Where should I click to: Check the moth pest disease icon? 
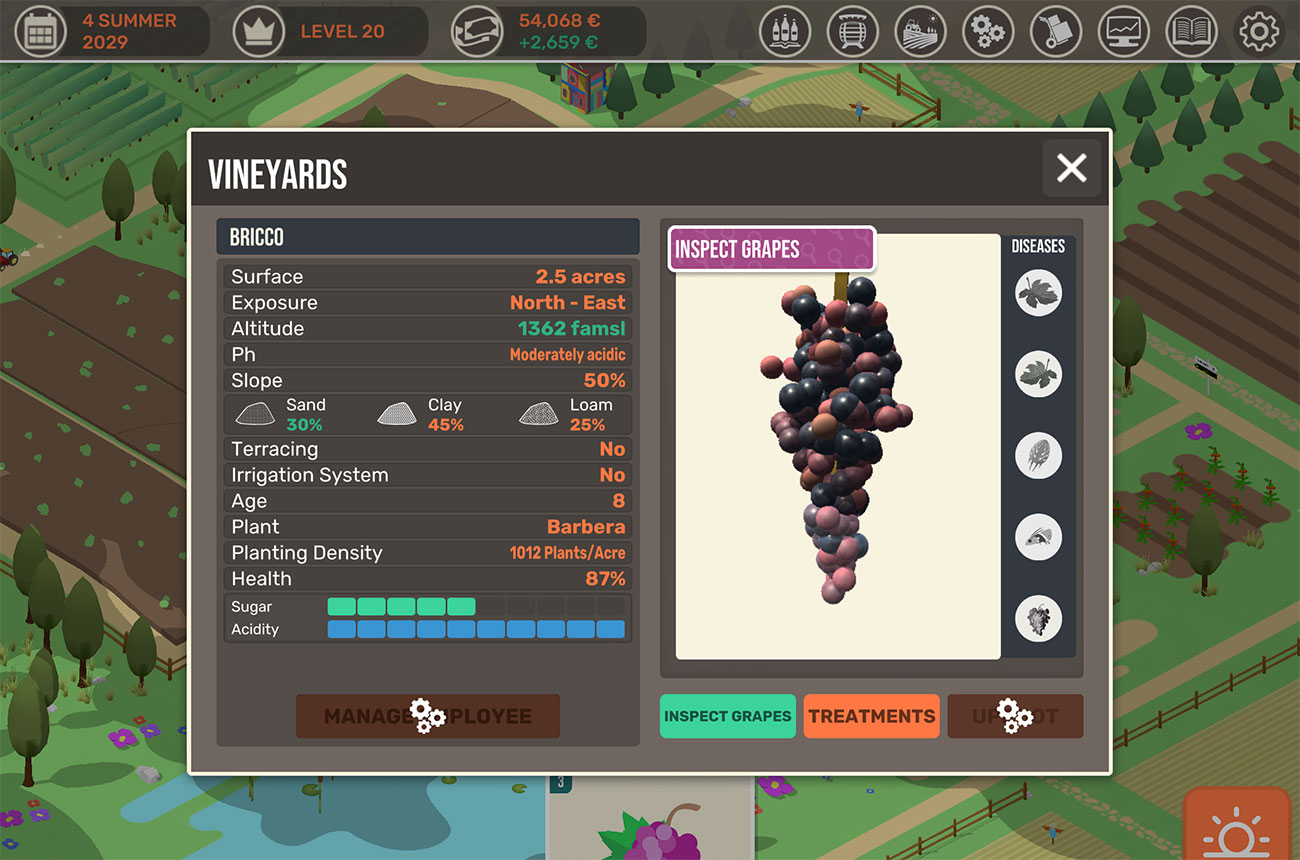click(1038, 537)
